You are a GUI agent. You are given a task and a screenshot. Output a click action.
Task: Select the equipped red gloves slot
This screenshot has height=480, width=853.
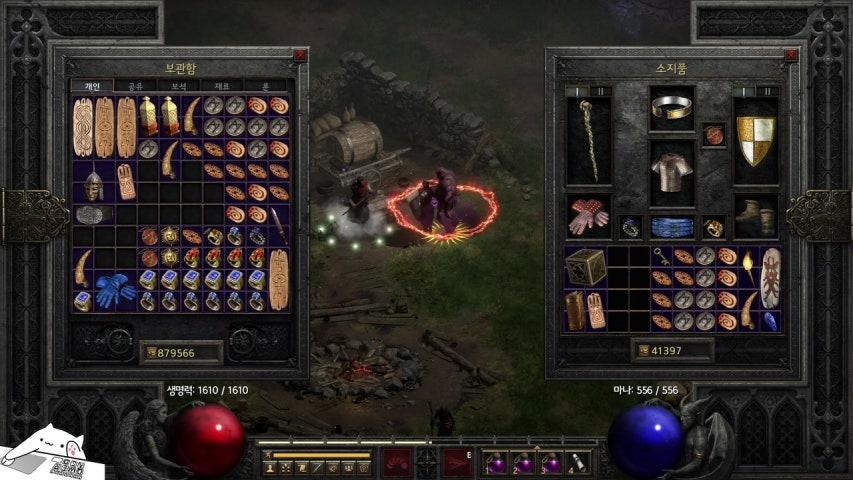click(588, 216)
